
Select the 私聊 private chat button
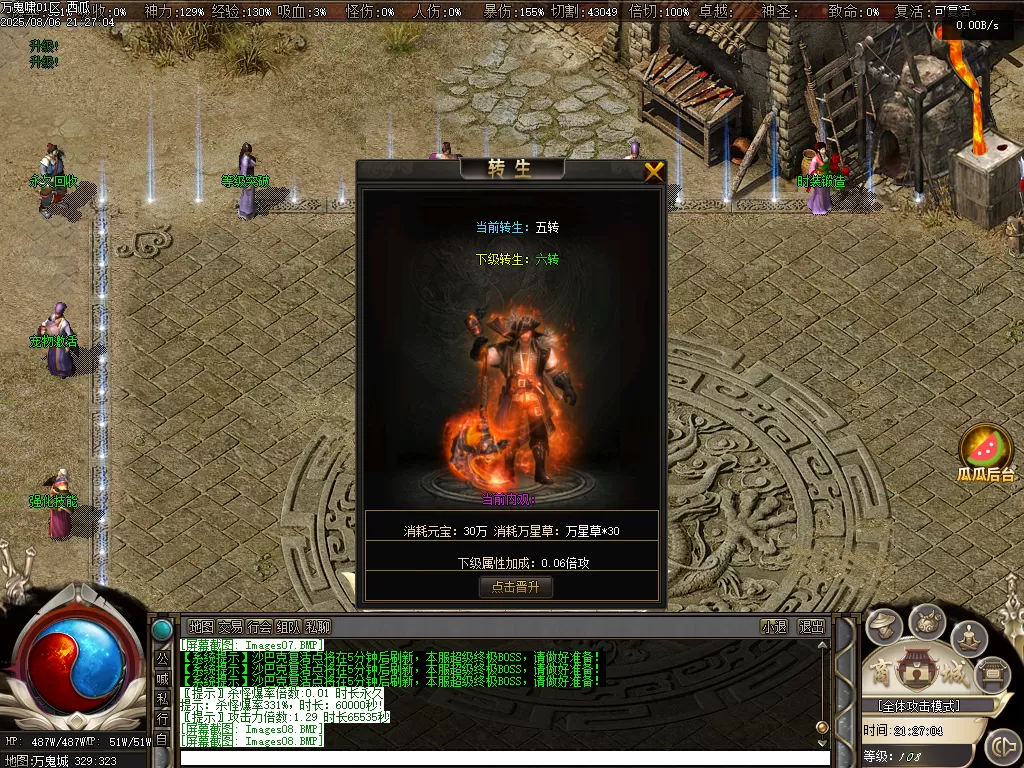[317, 627]
